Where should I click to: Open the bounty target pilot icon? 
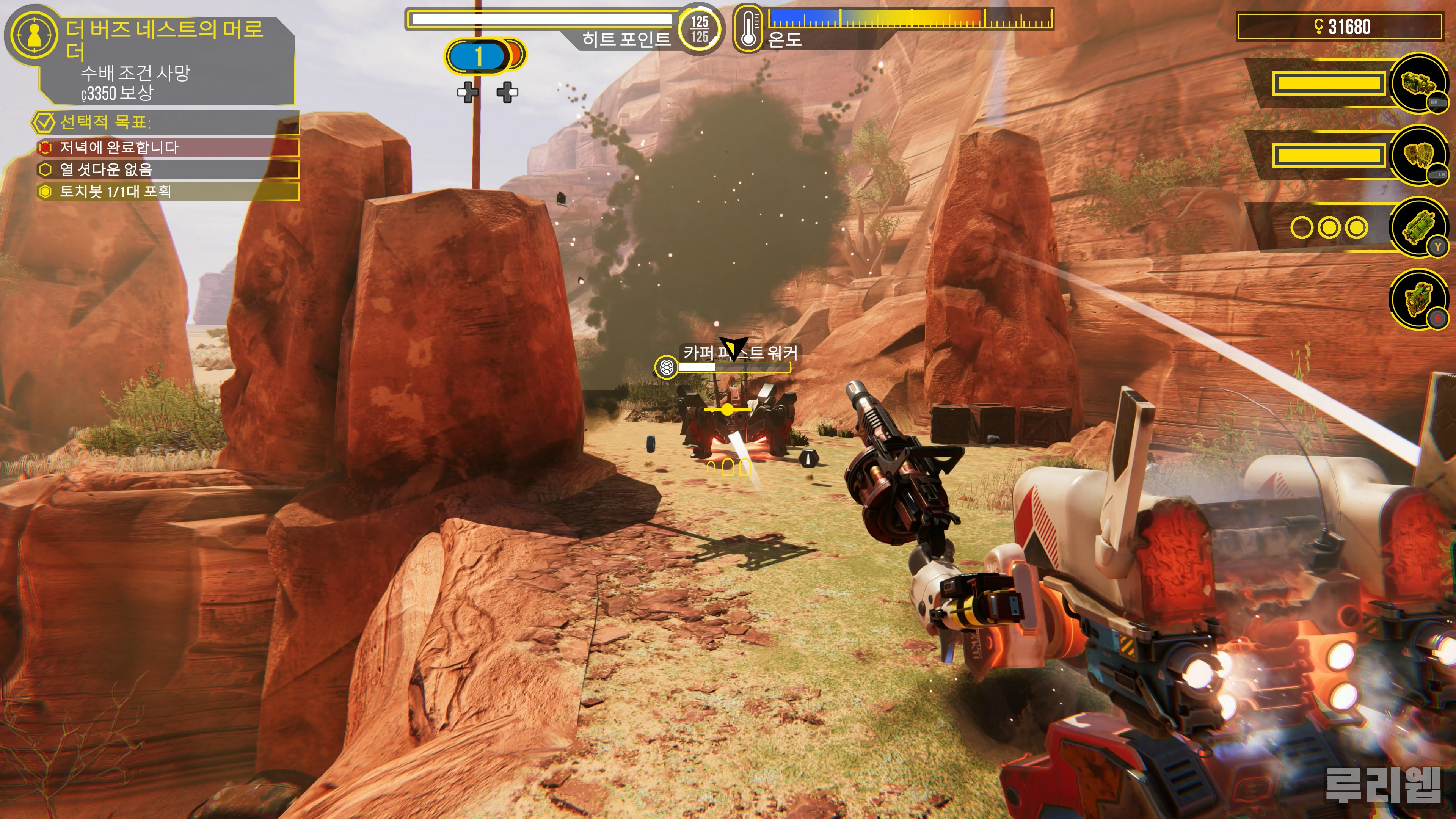[34, 35]
